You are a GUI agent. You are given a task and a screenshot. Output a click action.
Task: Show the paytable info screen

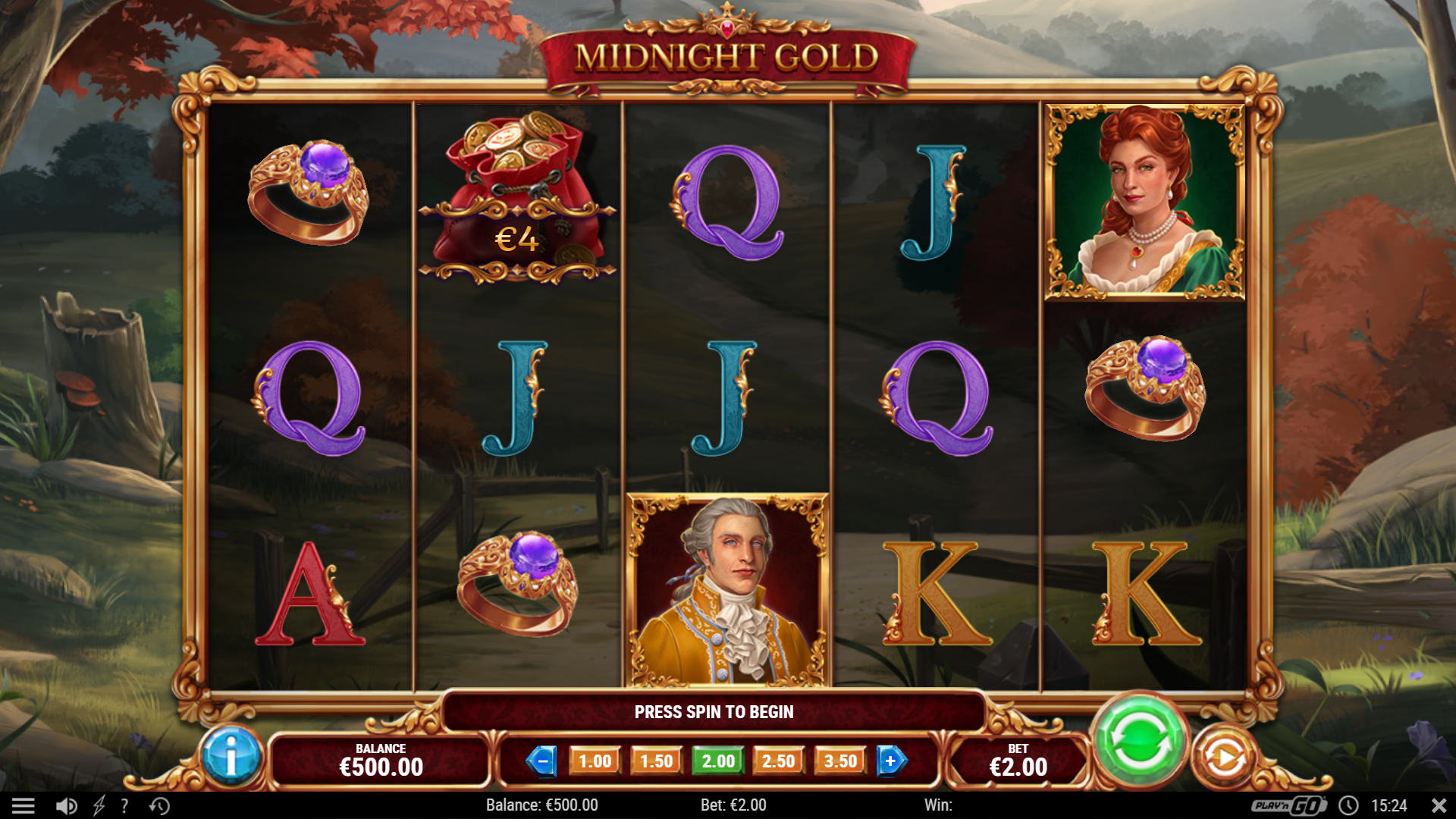[232, 756]
